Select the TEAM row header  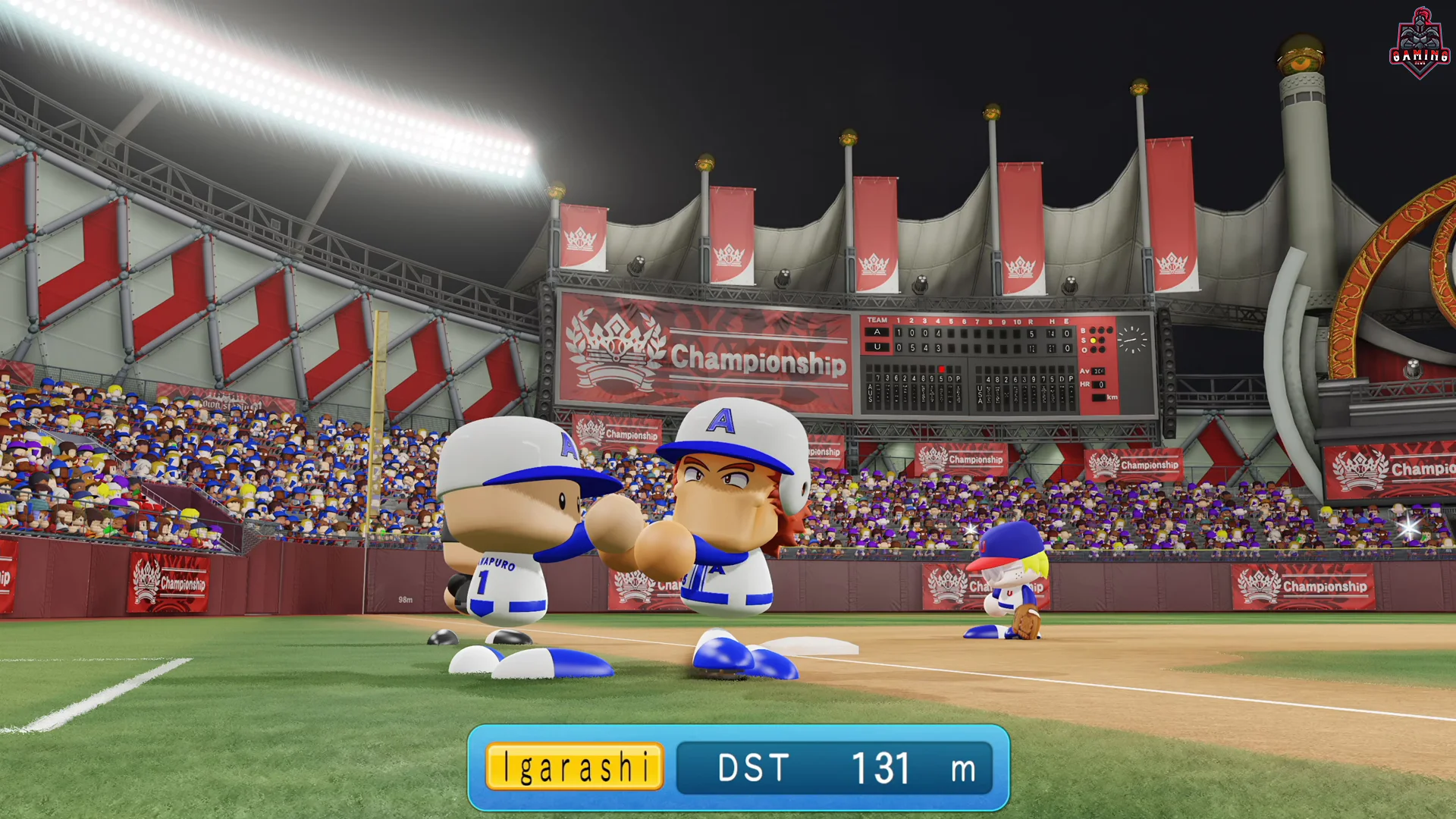(877, 319)
